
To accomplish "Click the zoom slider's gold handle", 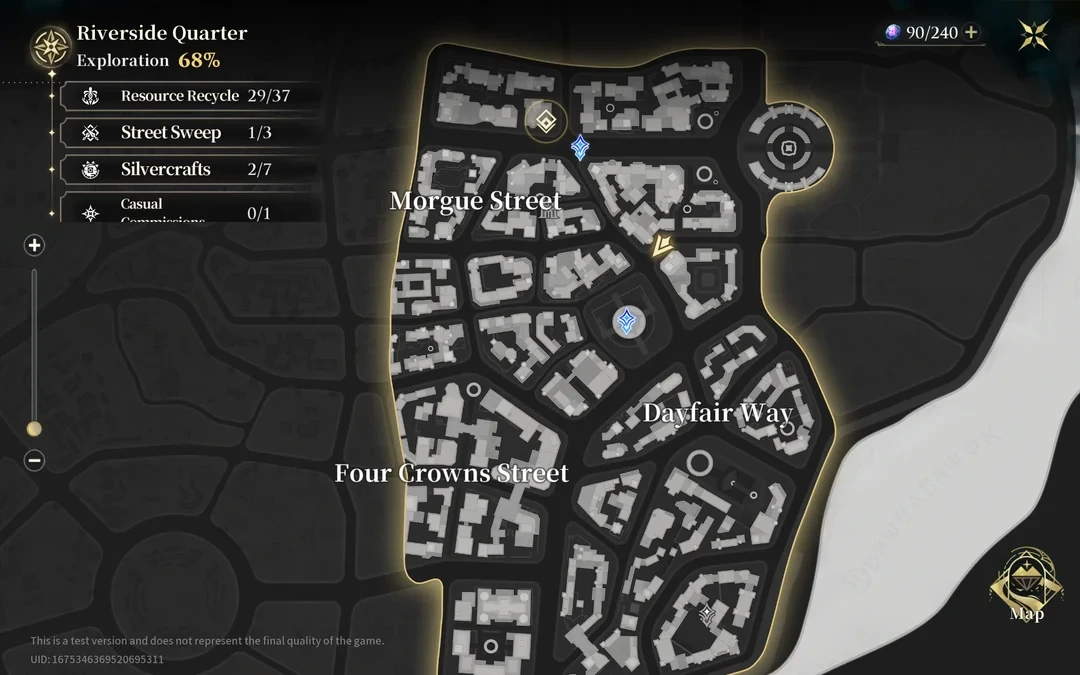I will click(x=34, y=429).
